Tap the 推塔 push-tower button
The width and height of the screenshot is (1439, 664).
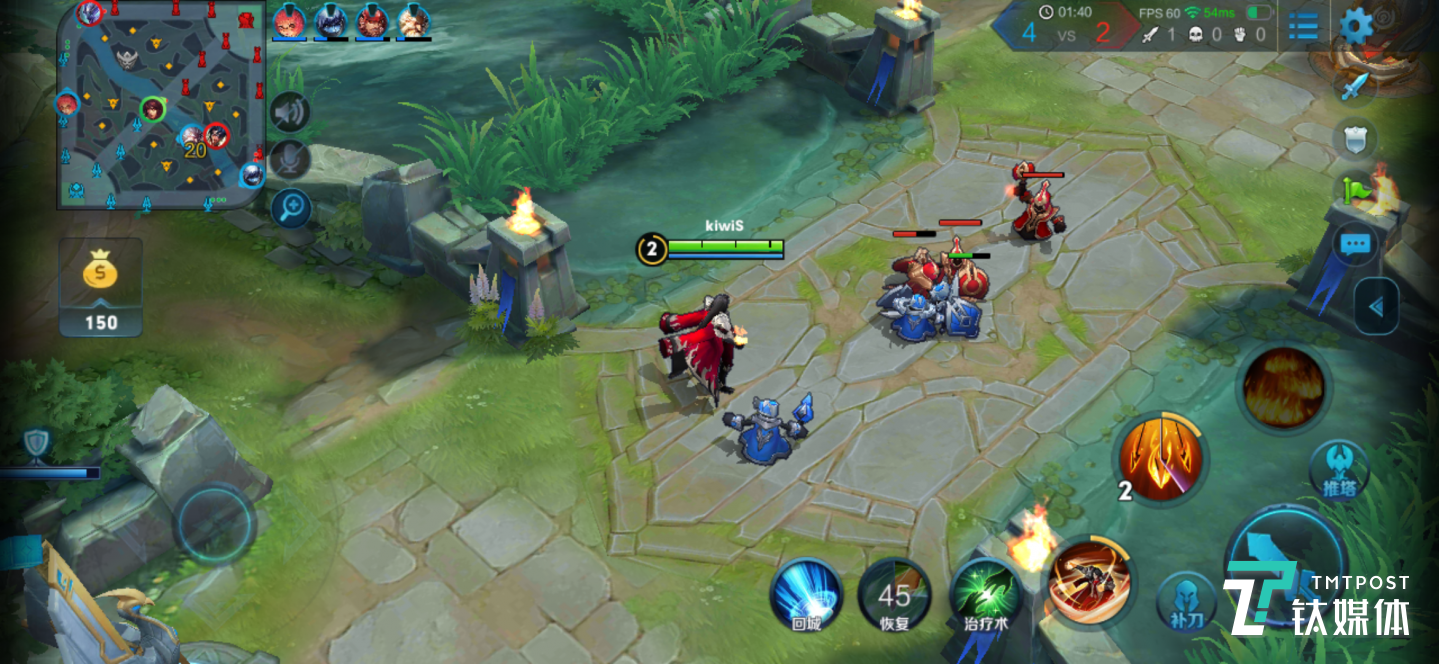point(1338,468)
